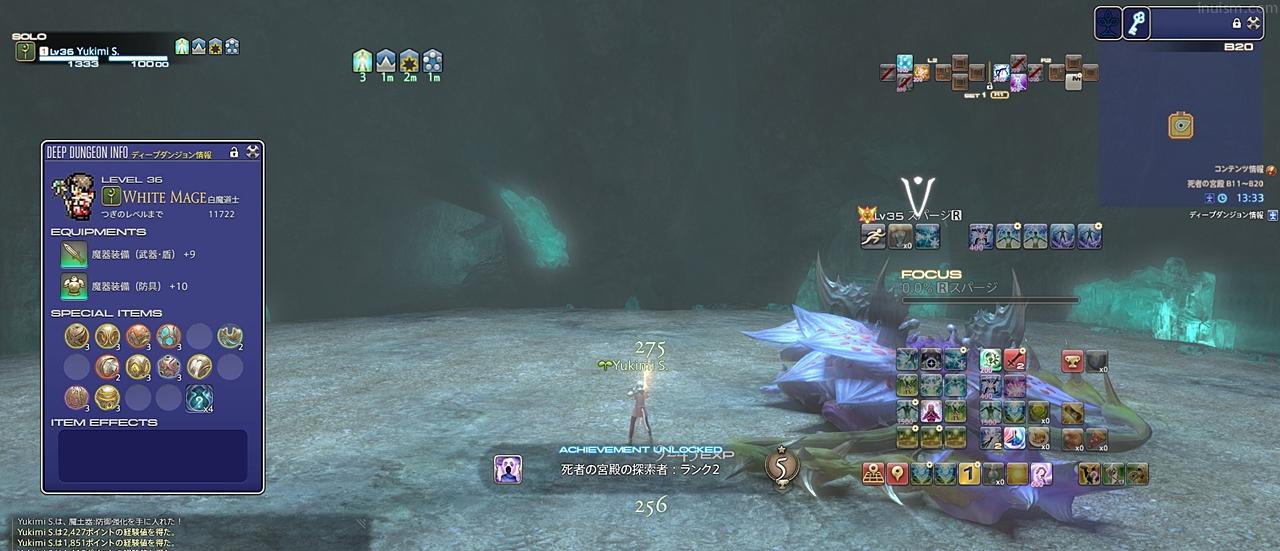Use the blue question-mark magicite item
This screenshot has width=1280, height=551.
(x=199, y=398)
